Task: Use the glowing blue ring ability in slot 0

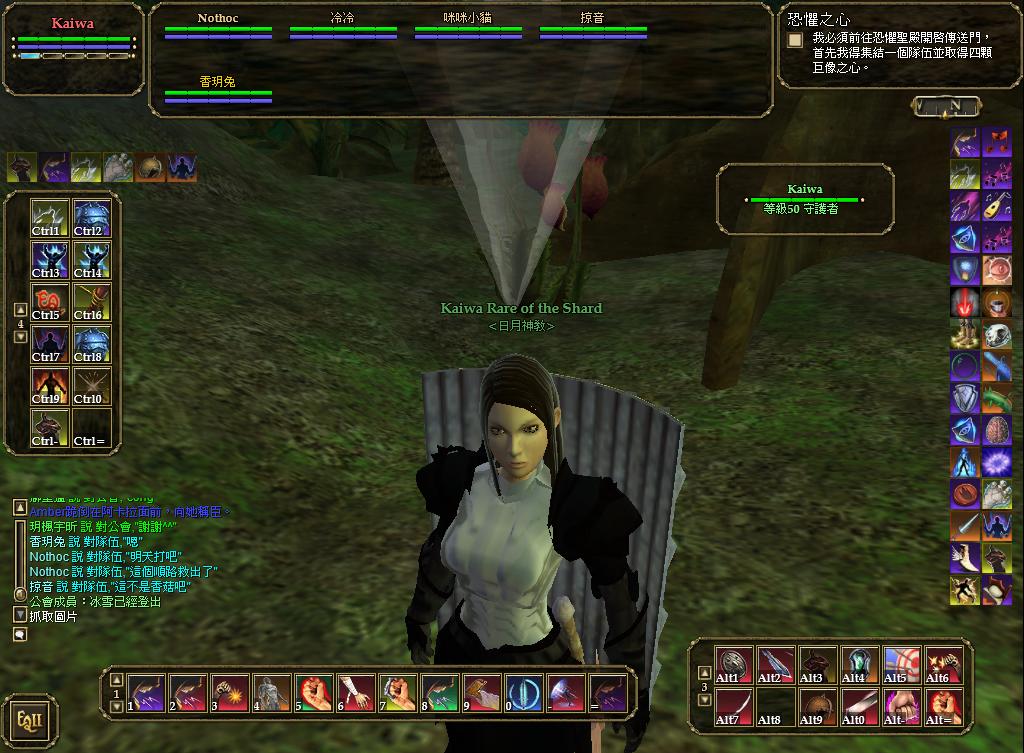Action: pos(523,692)
